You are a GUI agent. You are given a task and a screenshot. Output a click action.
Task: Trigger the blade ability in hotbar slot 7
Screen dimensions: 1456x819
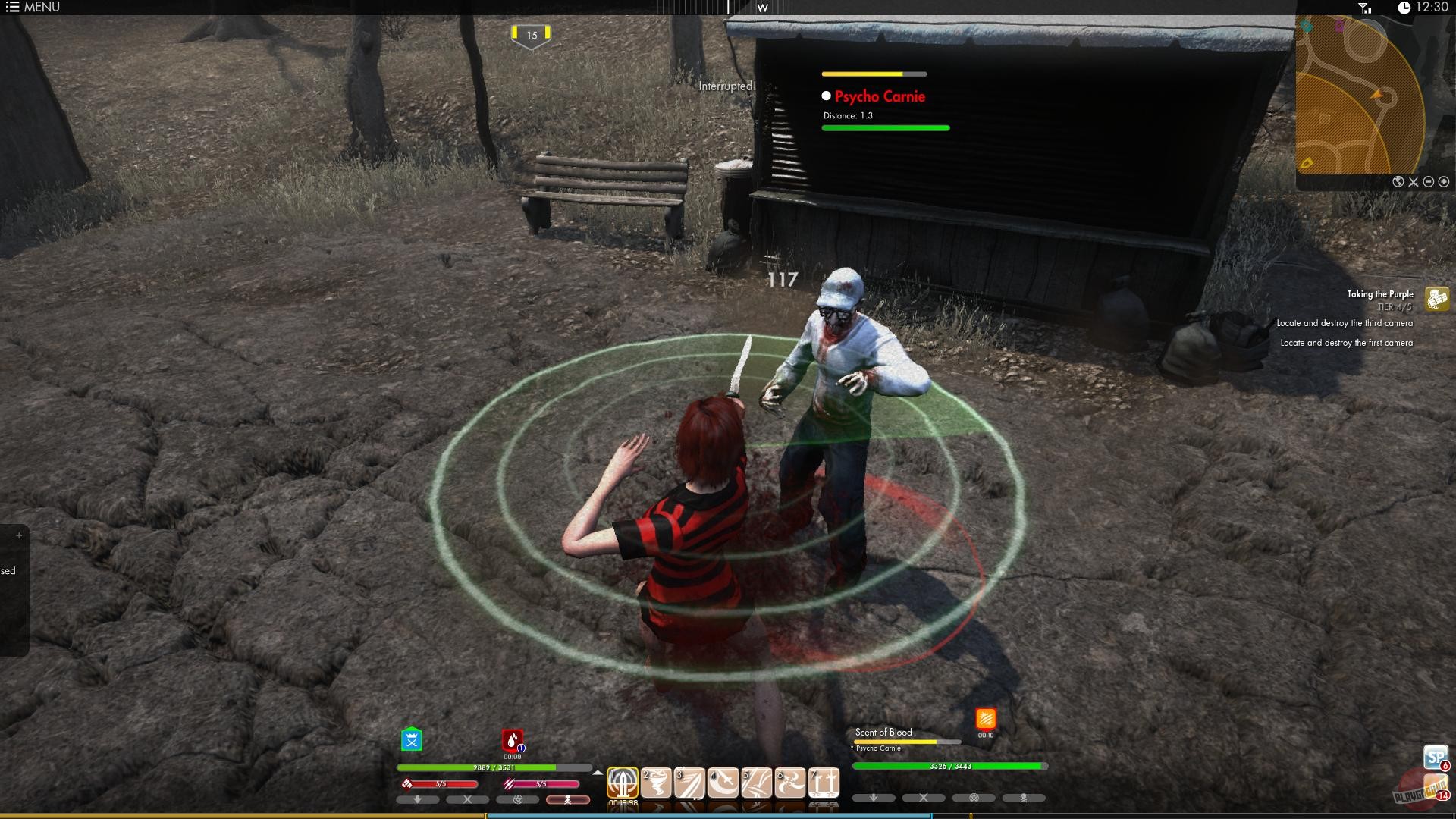pos(825,781)
